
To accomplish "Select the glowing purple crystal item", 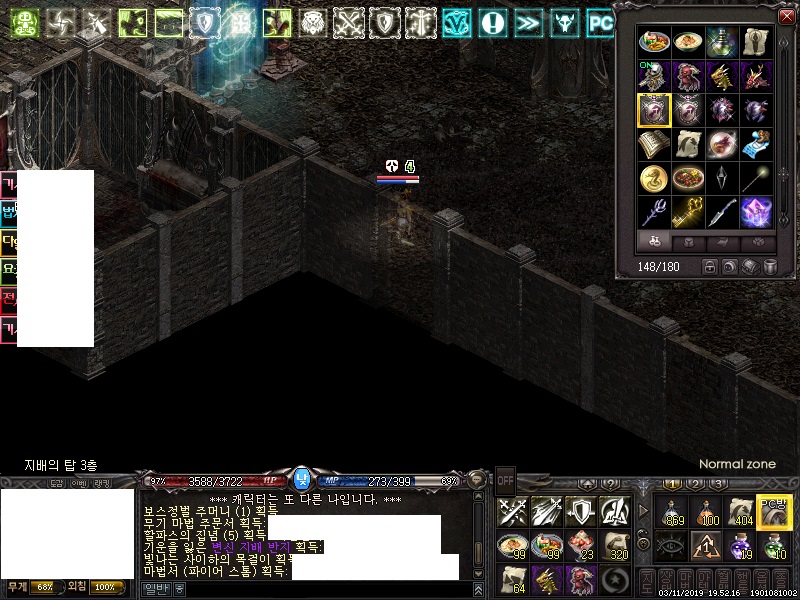I will (x=755, y=212).
